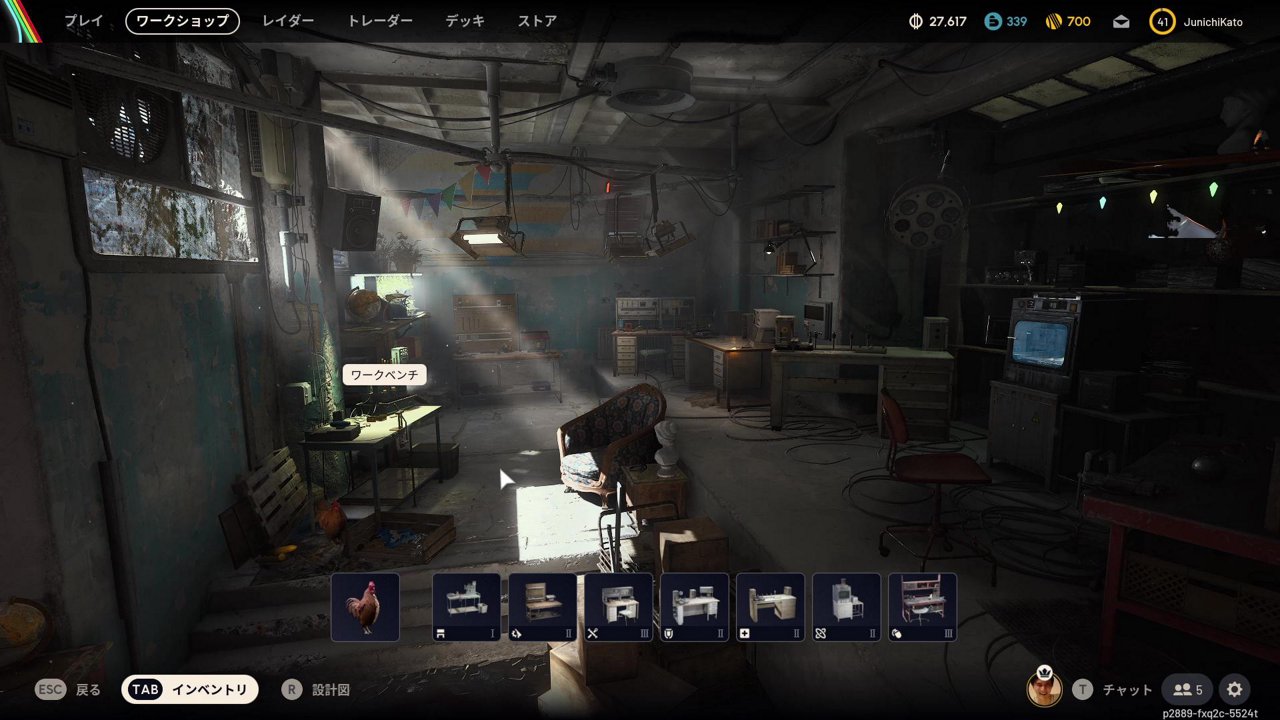Switch to the プレイ tab
The image size is (1280, 720).
(84, 21)
